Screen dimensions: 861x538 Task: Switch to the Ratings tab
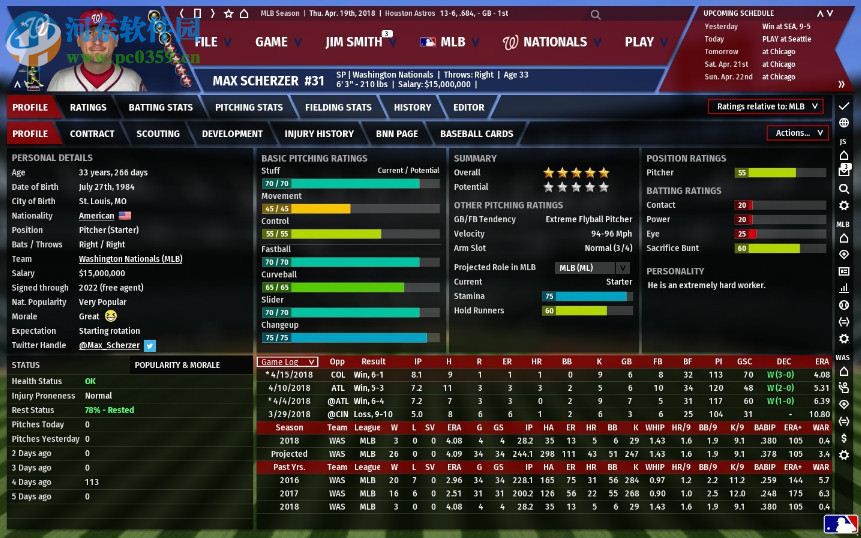click(88, 107)
